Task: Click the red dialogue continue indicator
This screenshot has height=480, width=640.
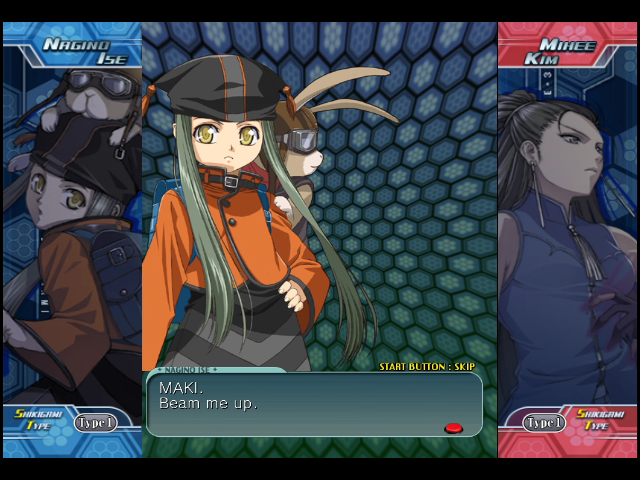Action: point(453,428)
